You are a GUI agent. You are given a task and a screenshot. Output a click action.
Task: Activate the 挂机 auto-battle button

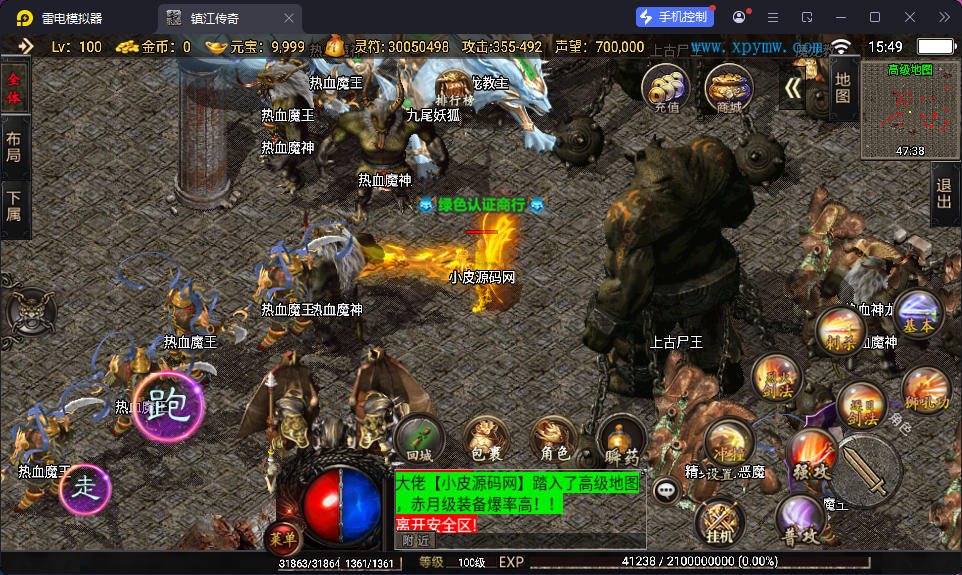[719, 520]
